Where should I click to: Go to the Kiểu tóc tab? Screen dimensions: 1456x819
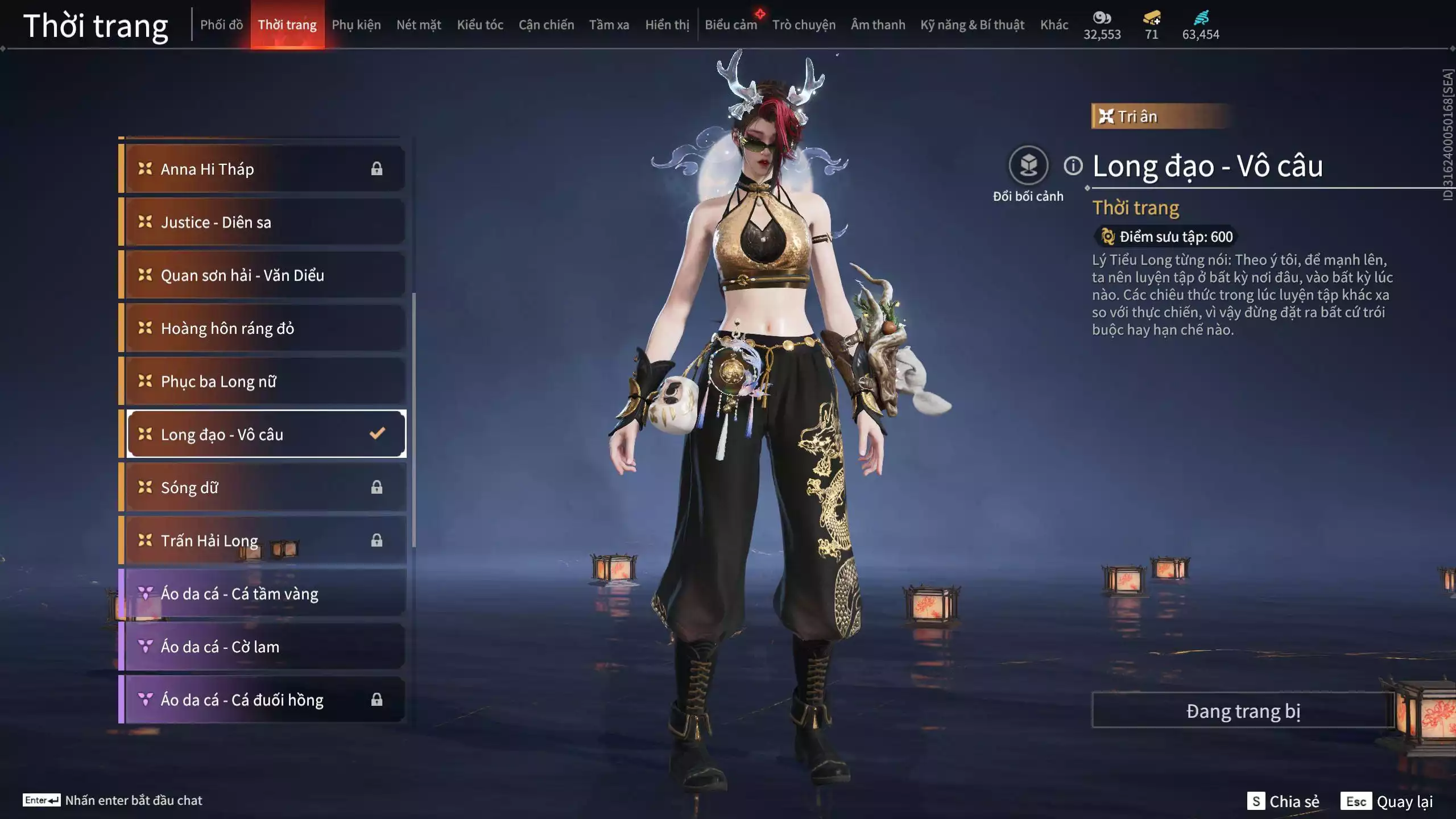point(480,25)
